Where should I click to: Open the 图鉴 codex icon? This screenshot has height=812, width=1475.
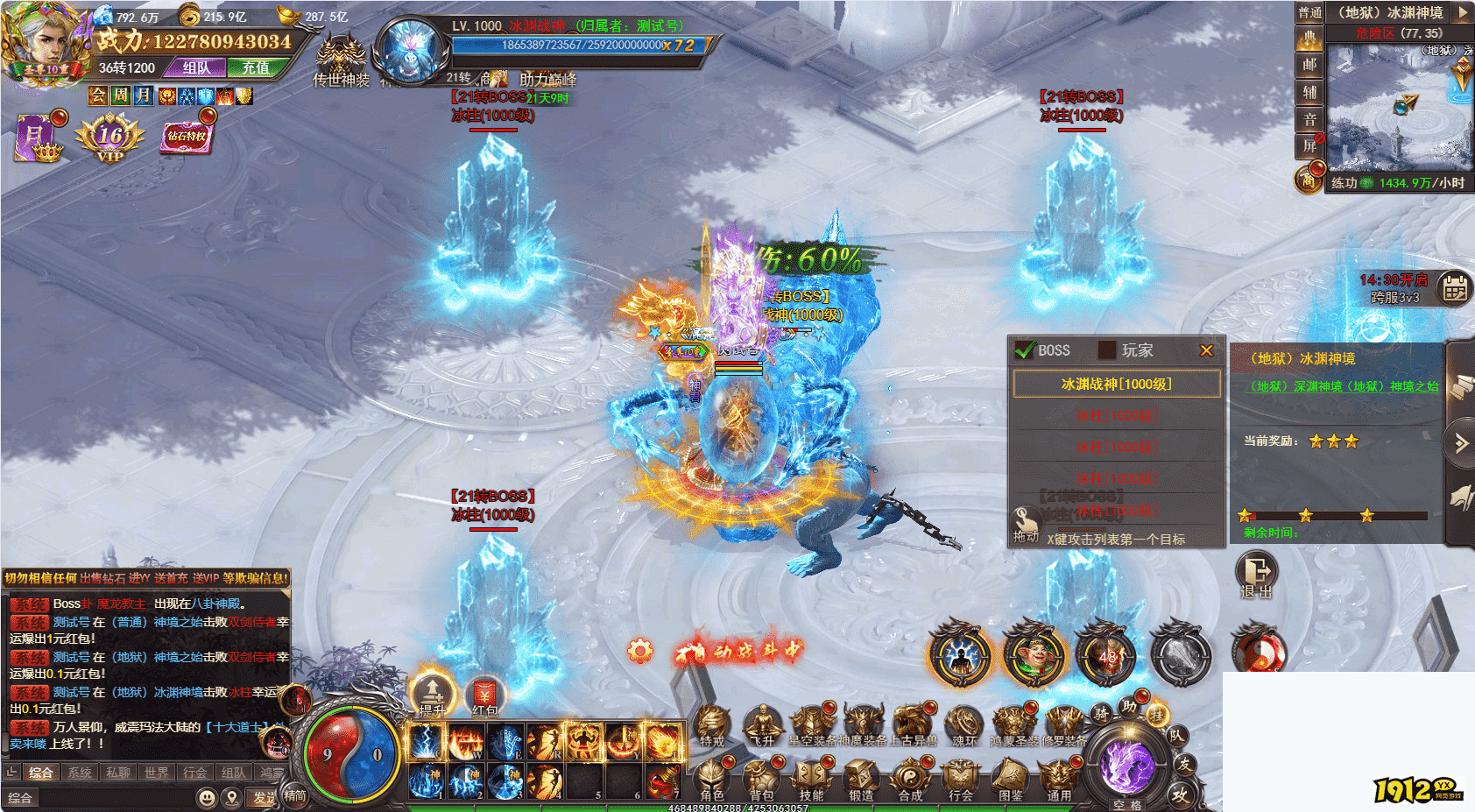click(x=1011, y=778)
